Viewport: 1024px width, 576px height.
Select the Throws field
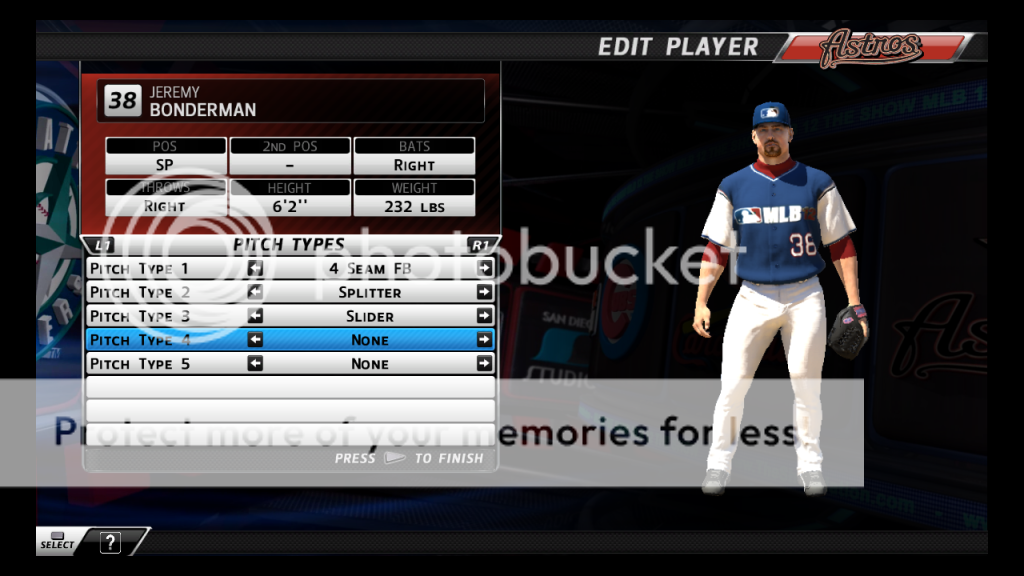[165, 206]
